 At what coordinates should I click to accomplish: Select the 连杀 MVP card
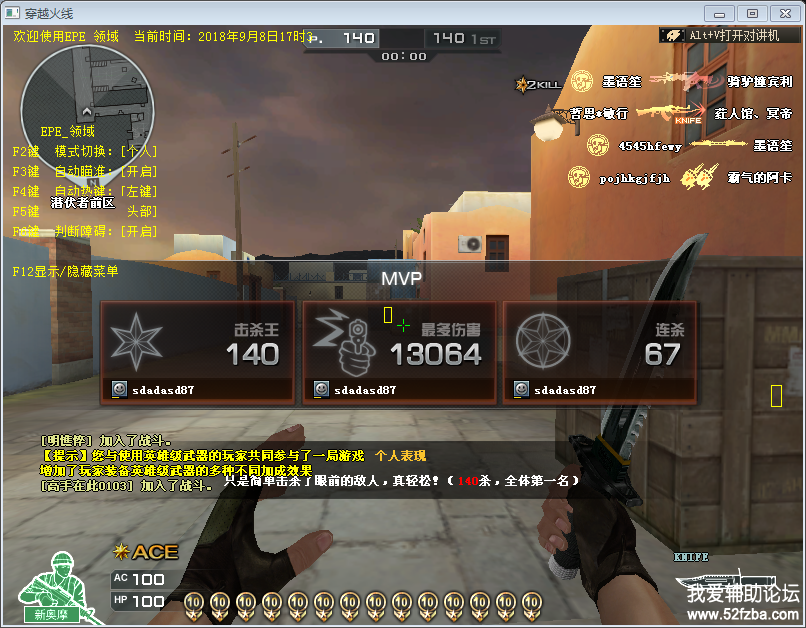tap(600, 352)
